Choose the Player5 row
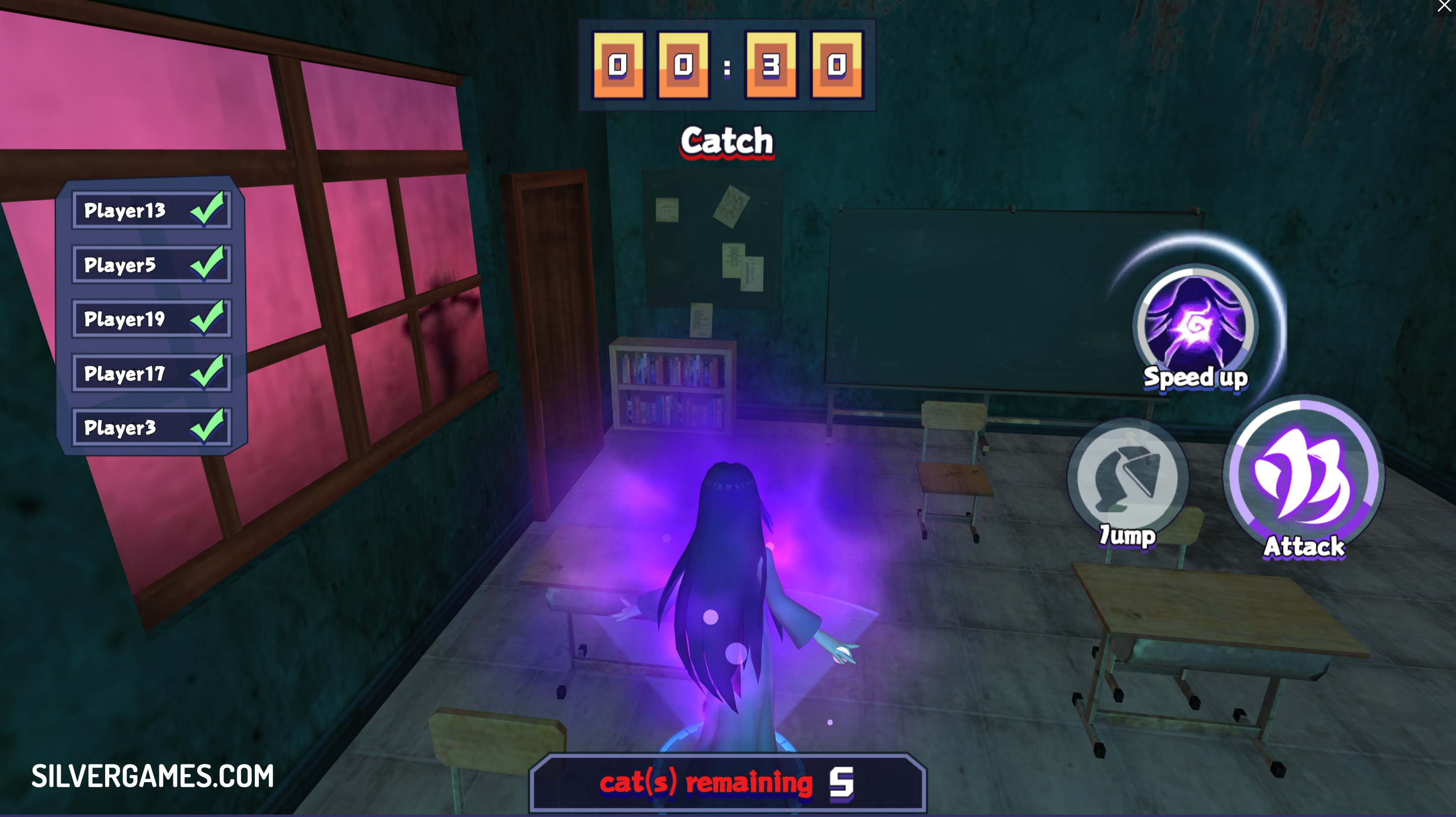1456x817 pixels. click(x=152, y=264)
